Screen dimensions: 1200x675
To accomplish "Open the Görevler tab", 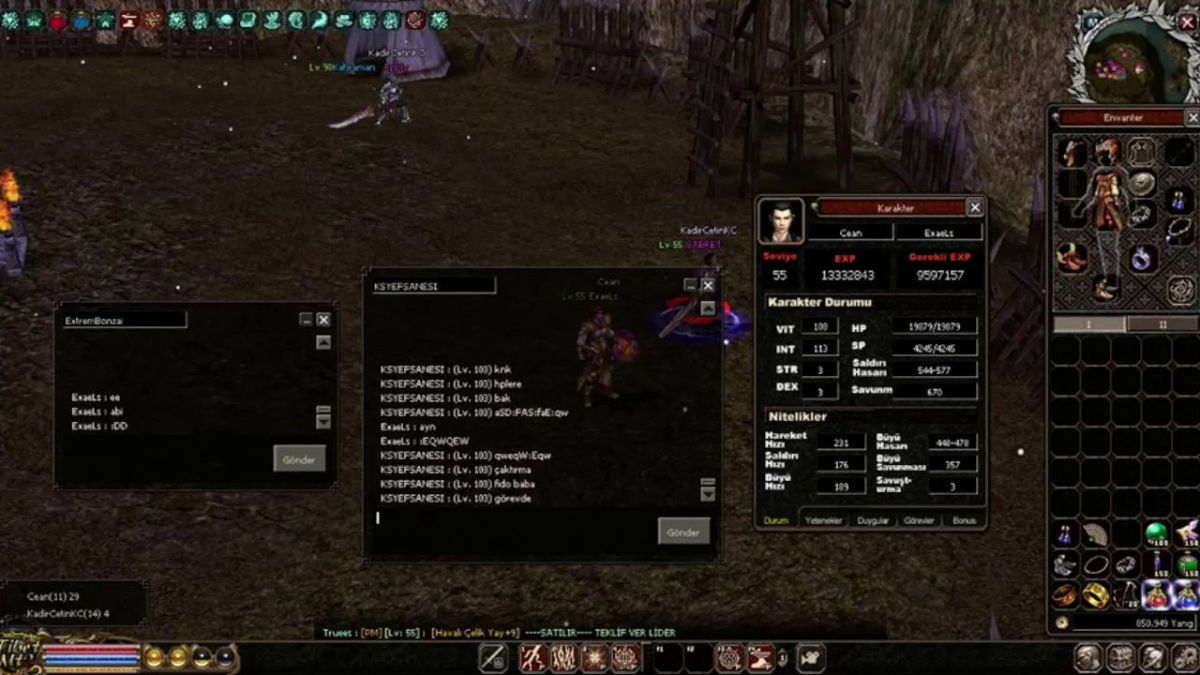I will 918,521.
